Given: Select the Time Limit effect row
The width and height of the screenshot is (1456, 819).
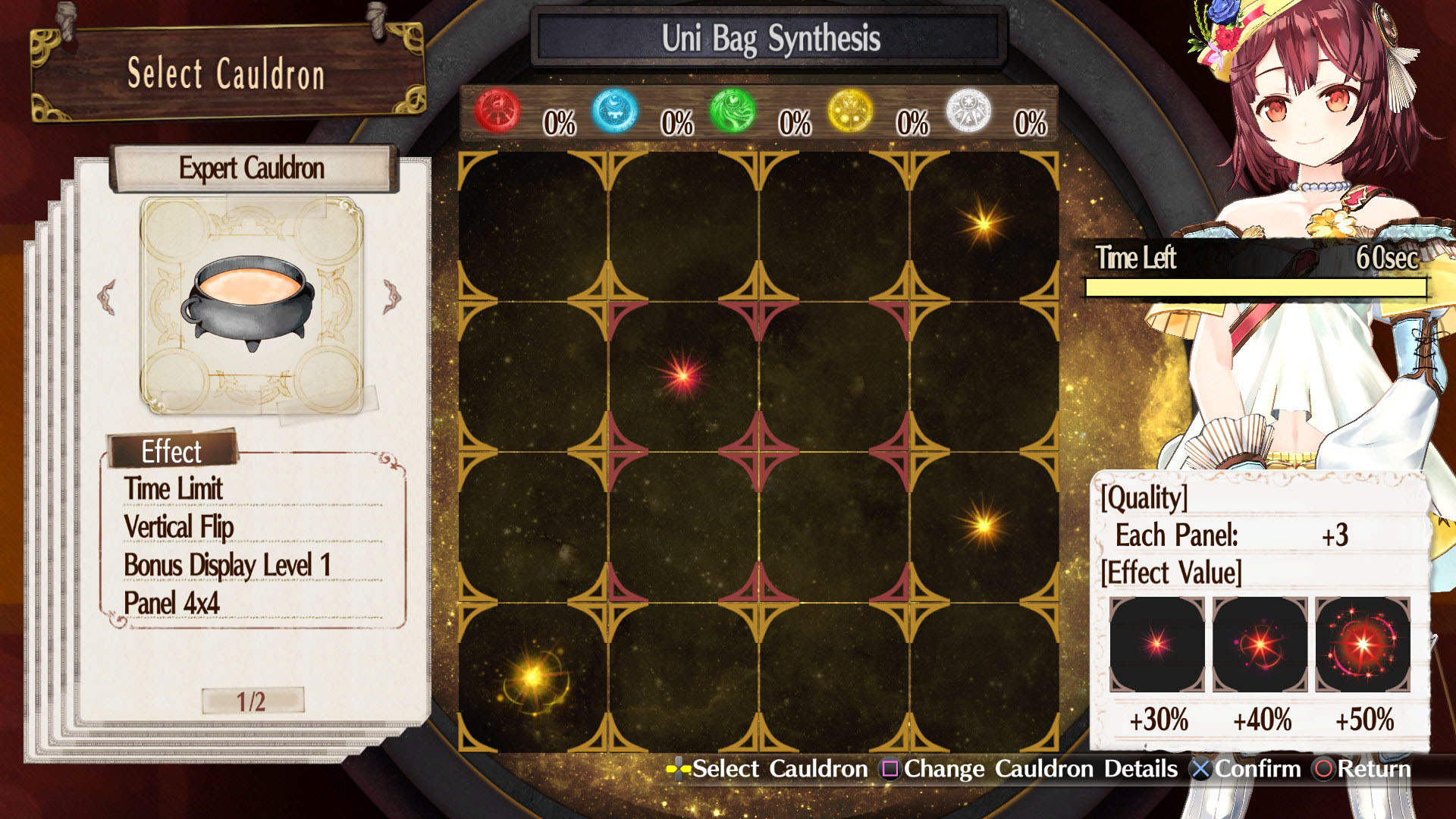Looking at the screenshot, I should coord(174,489).
